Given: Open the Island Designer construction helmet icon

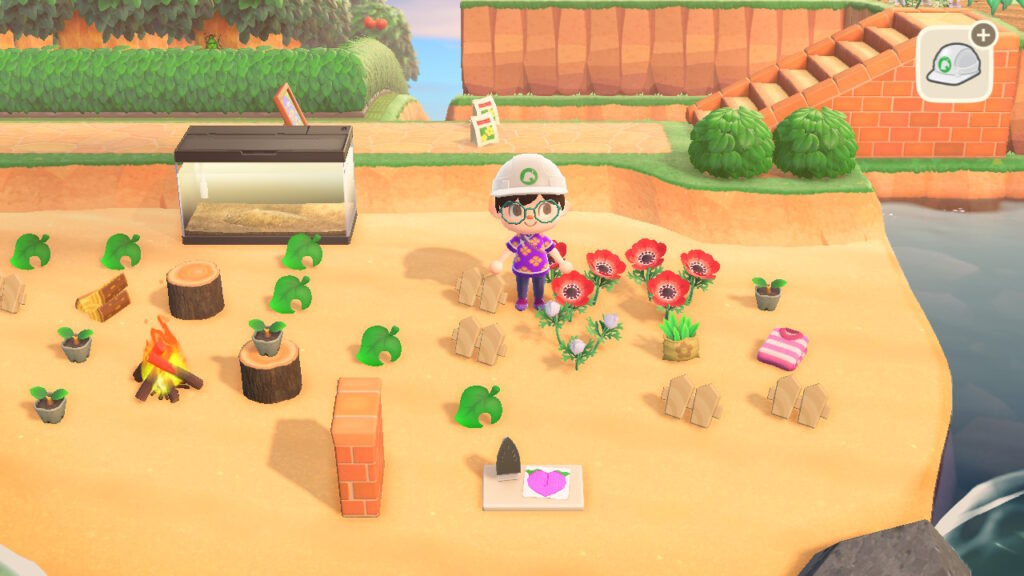Looking at the screenshot, I should 953,63.
